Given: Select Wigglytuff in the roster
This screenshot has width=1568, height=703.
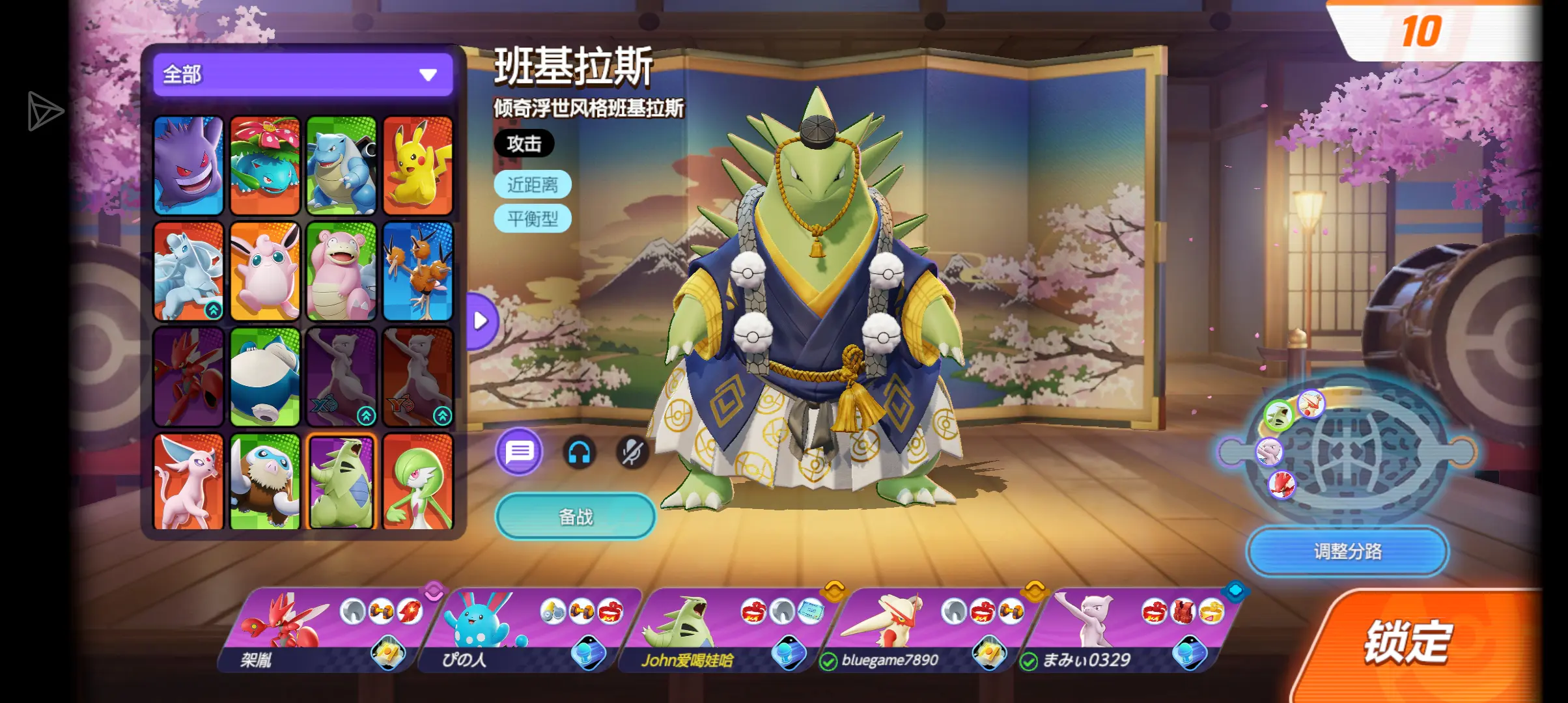Looking at the screenshot, I should 265,271.
